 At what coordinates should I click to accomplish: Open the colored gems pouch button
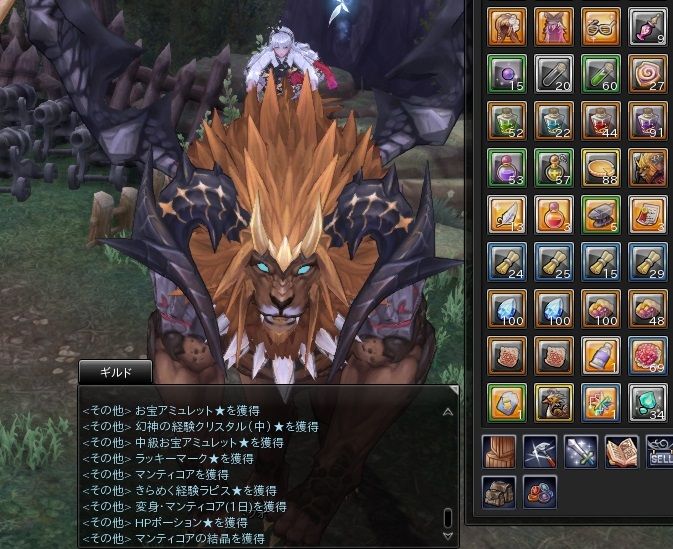540,492
